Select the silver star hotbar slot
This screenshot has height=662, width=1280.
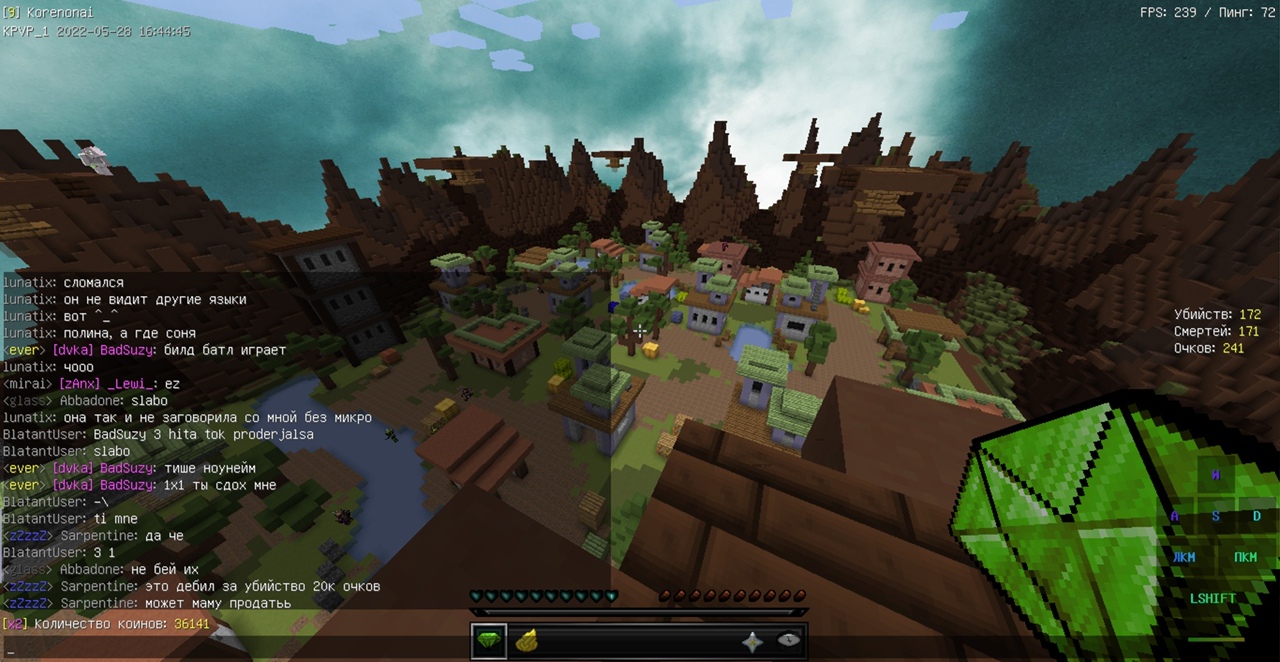click(x=752, y=642)
